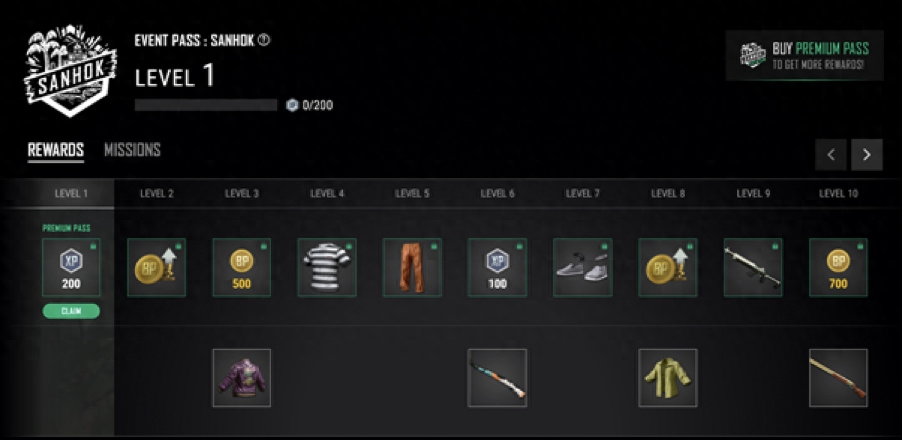Select the Rewards tab
The width and height of the screenshot is (902, 440).
(55, 150)
